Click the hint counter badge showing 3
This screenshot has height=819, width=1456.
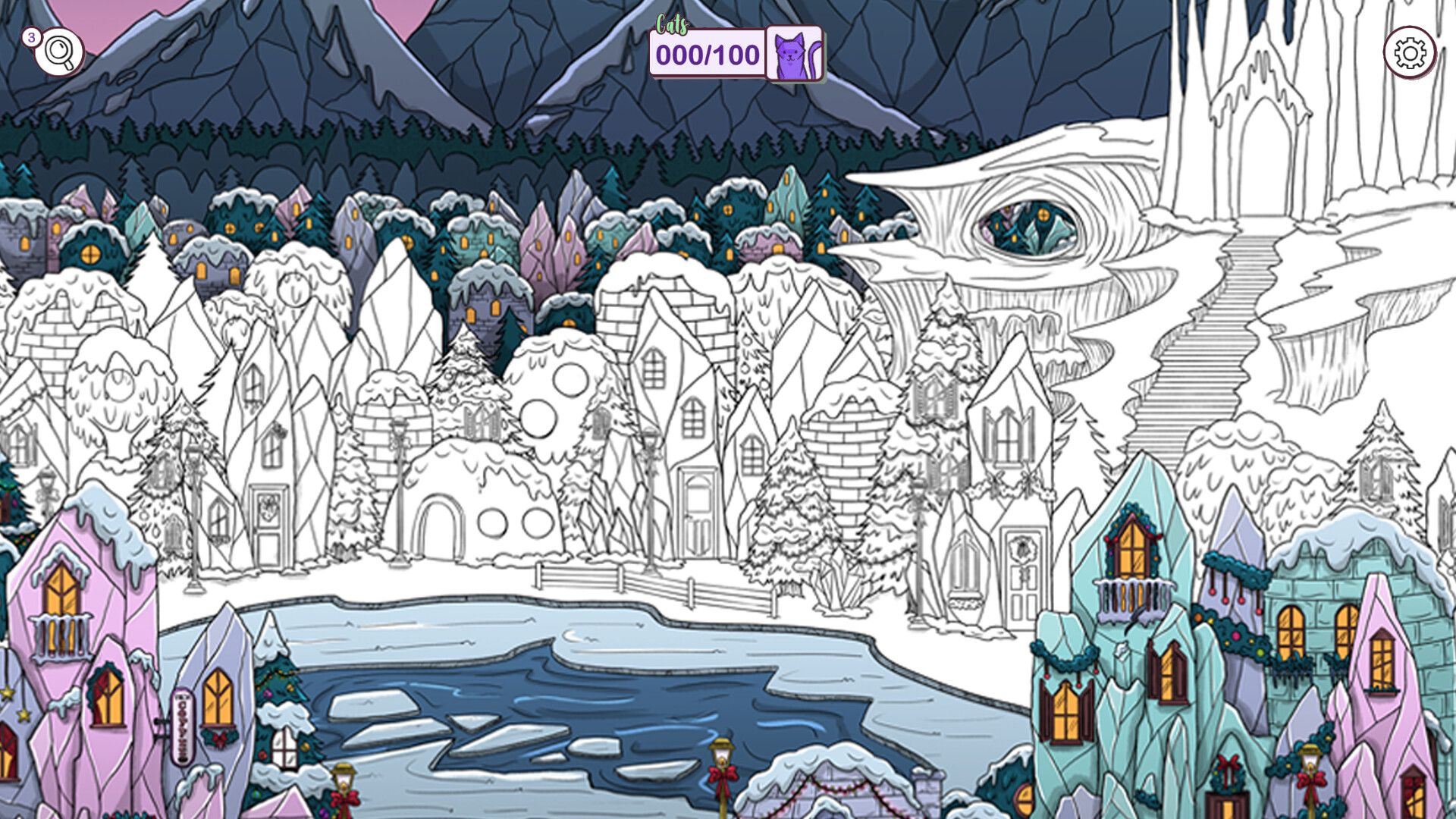point(31,38)
